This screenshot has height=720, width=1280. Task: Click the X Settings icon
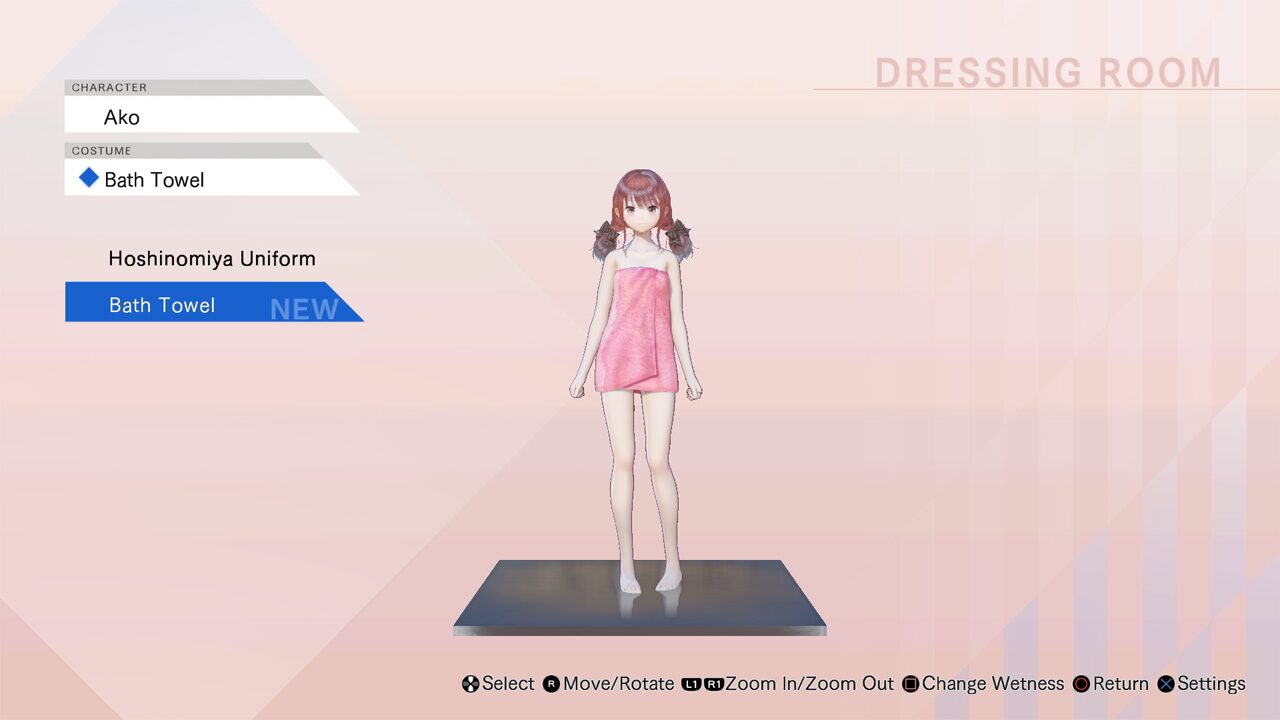[x=1164, y=684]
